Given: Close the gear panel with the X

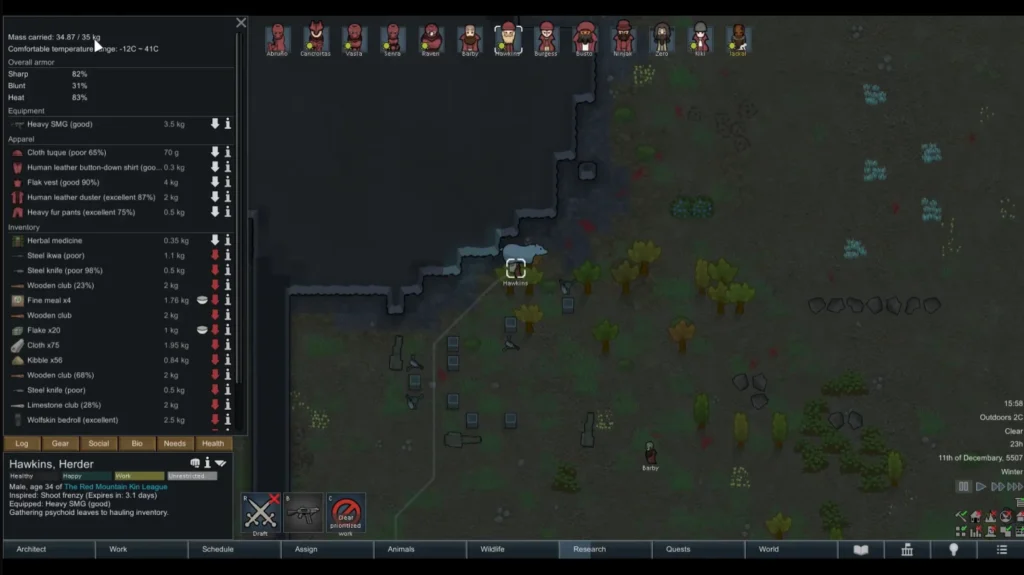Looking at the screenshot, I should 241,22.
